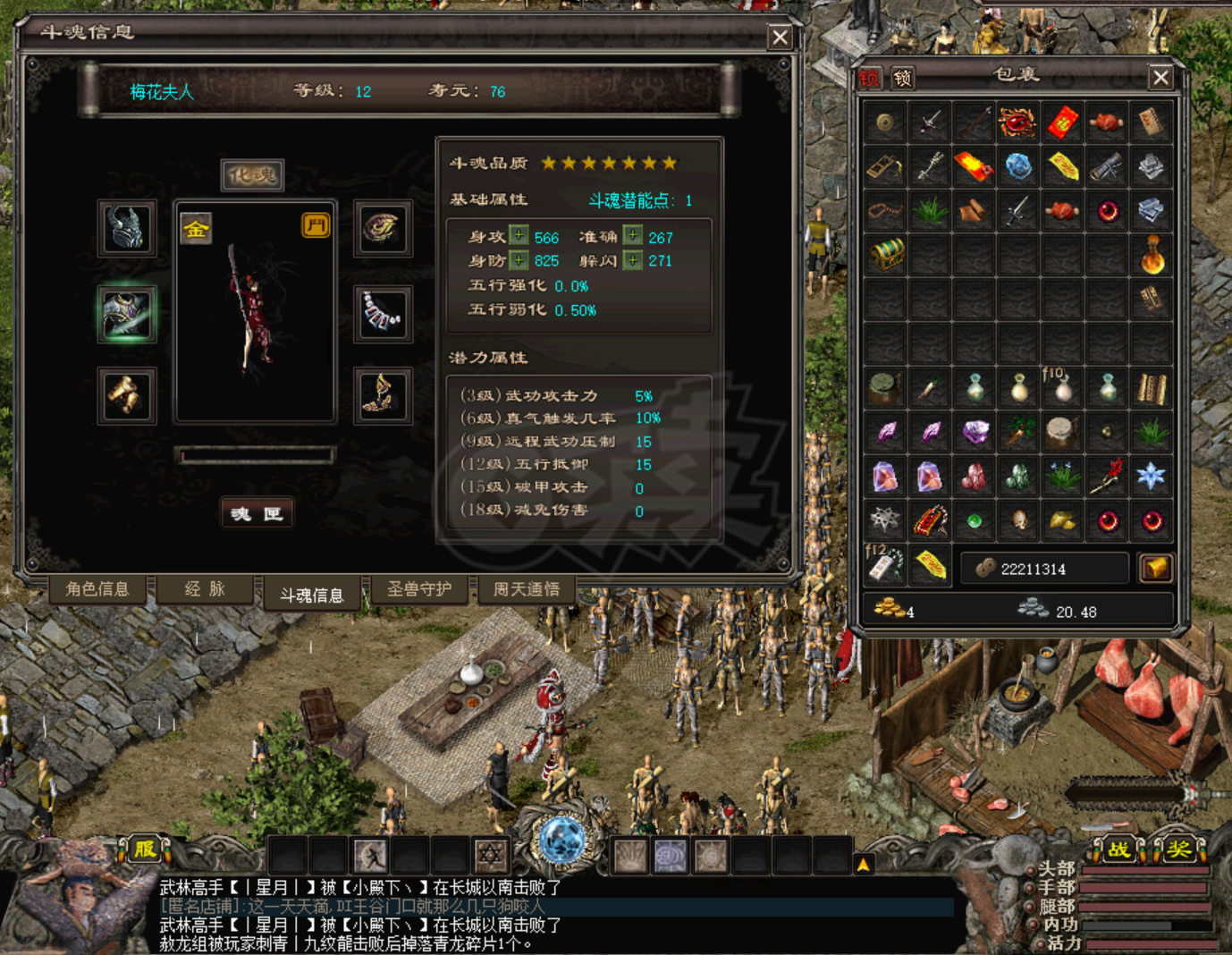This screenshot has width=1232, height=955.
Task: Click the 化魂 button
Action: [x=252, y=175]
